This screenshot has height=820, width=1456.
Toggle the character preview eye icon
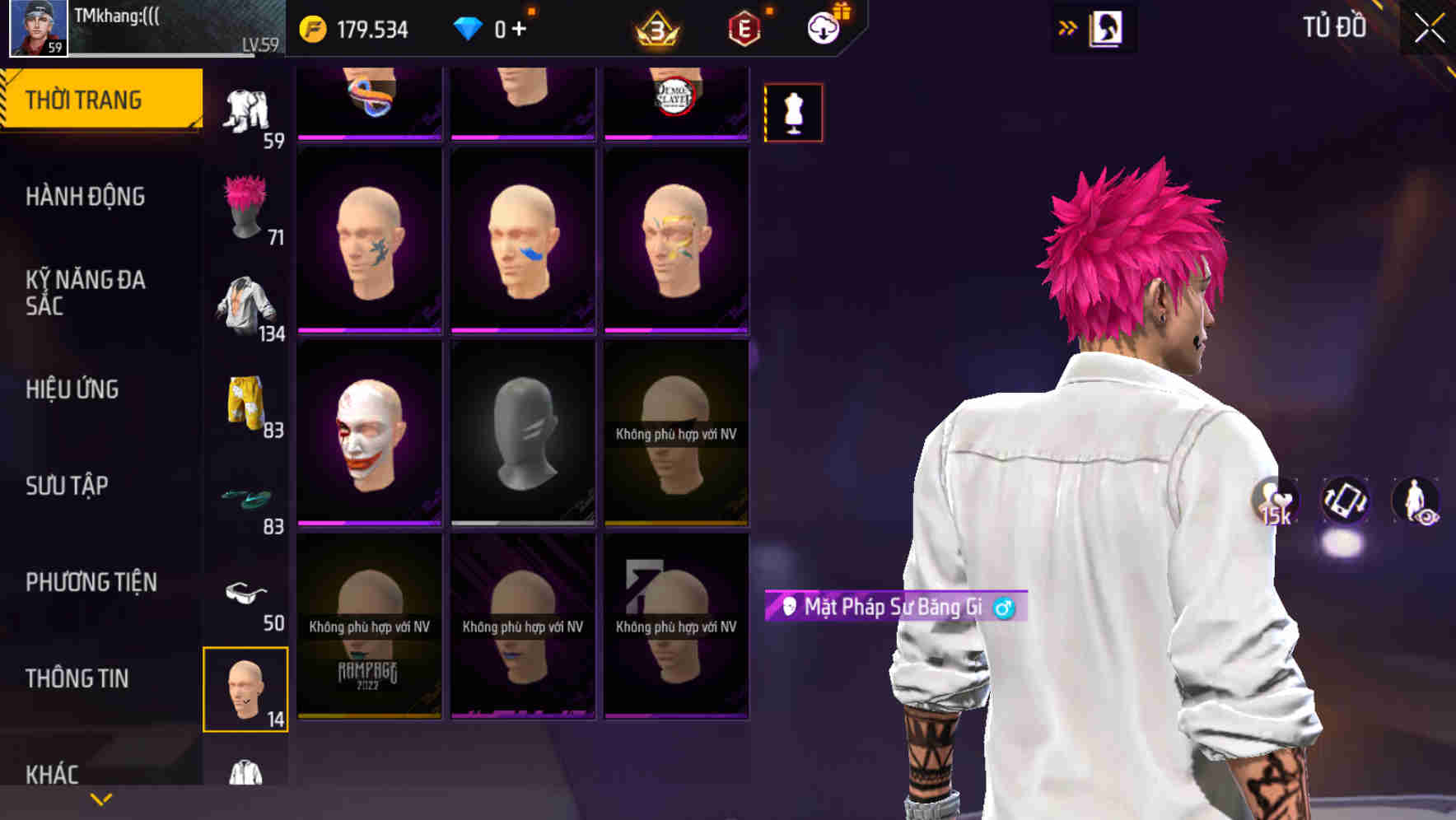coord(1414,501)
